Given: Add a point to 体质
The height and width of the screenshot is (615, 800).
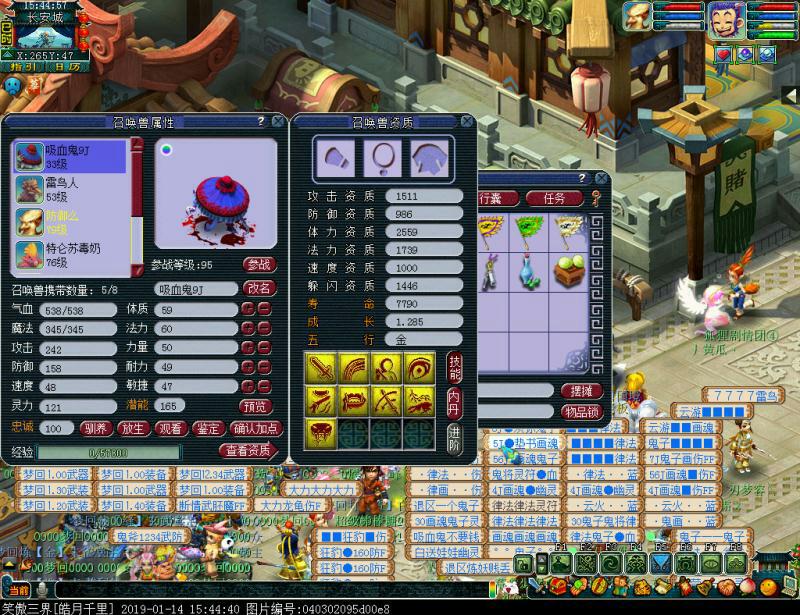Looking at the screenshot, I should tap(248, 310).
